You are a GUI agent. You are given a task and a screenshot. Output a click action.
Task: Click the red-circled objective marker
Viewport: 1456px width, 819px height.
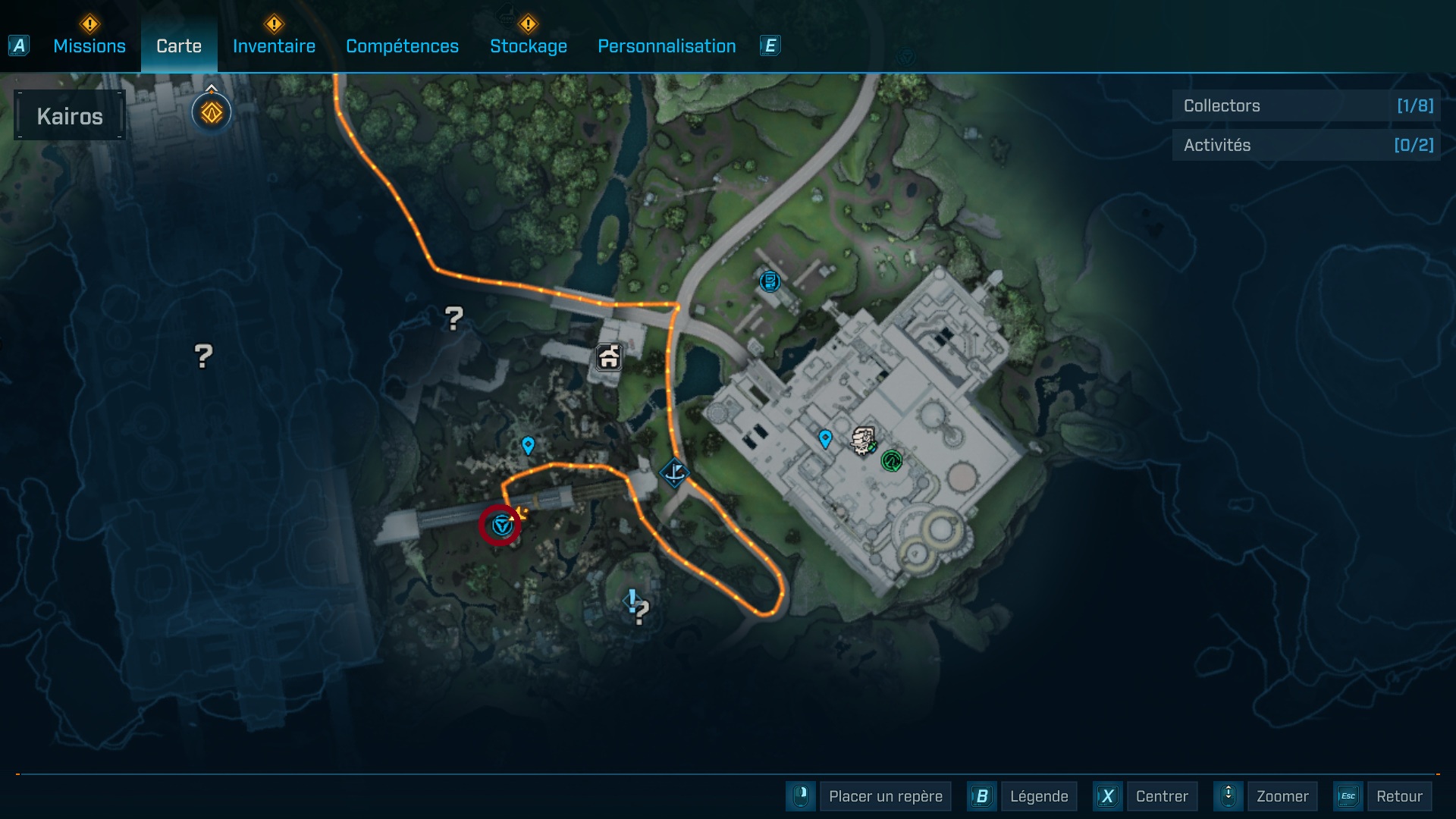500,525
